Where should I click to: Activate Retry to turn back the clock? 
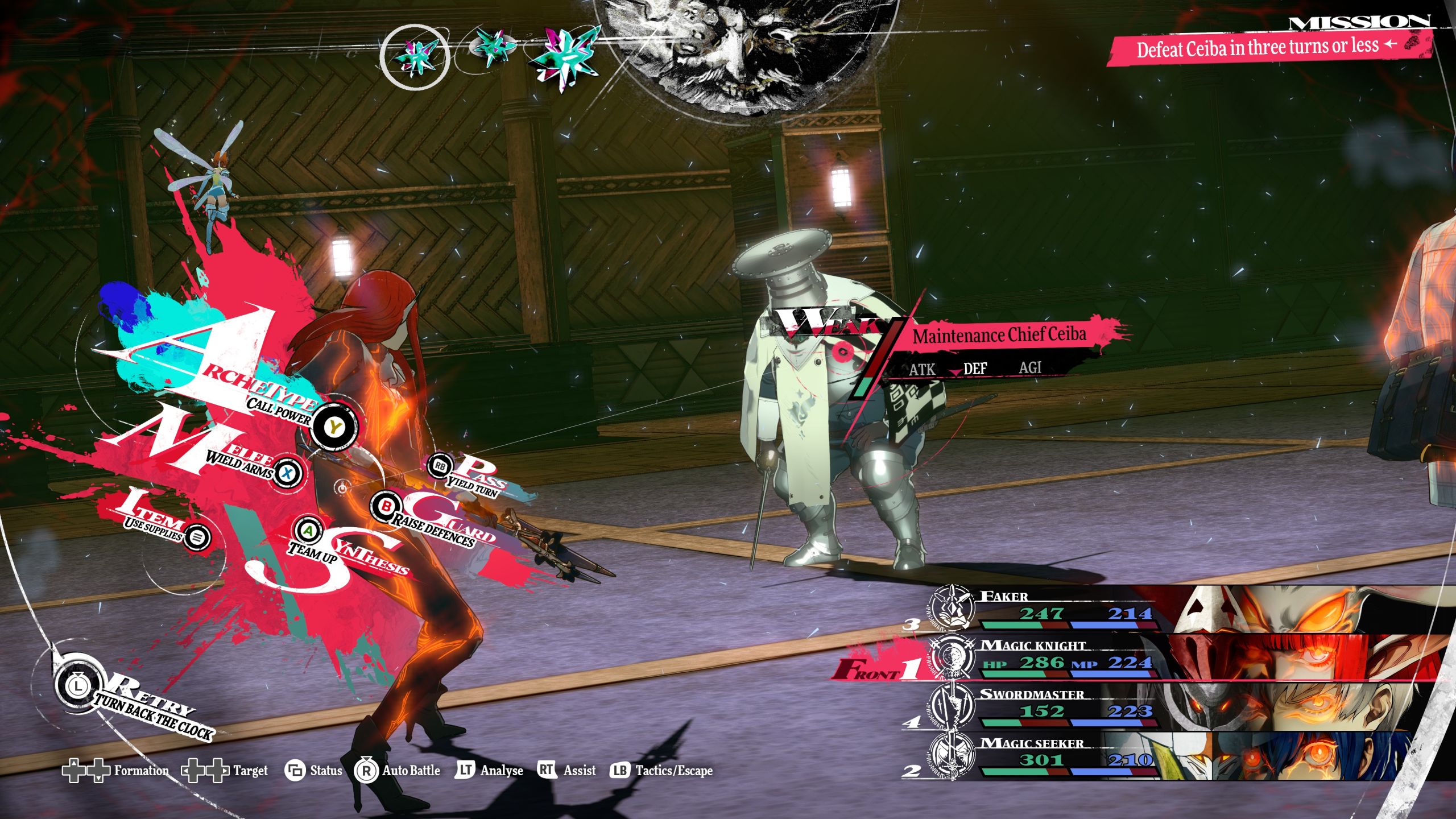click(x=78, y=686)
